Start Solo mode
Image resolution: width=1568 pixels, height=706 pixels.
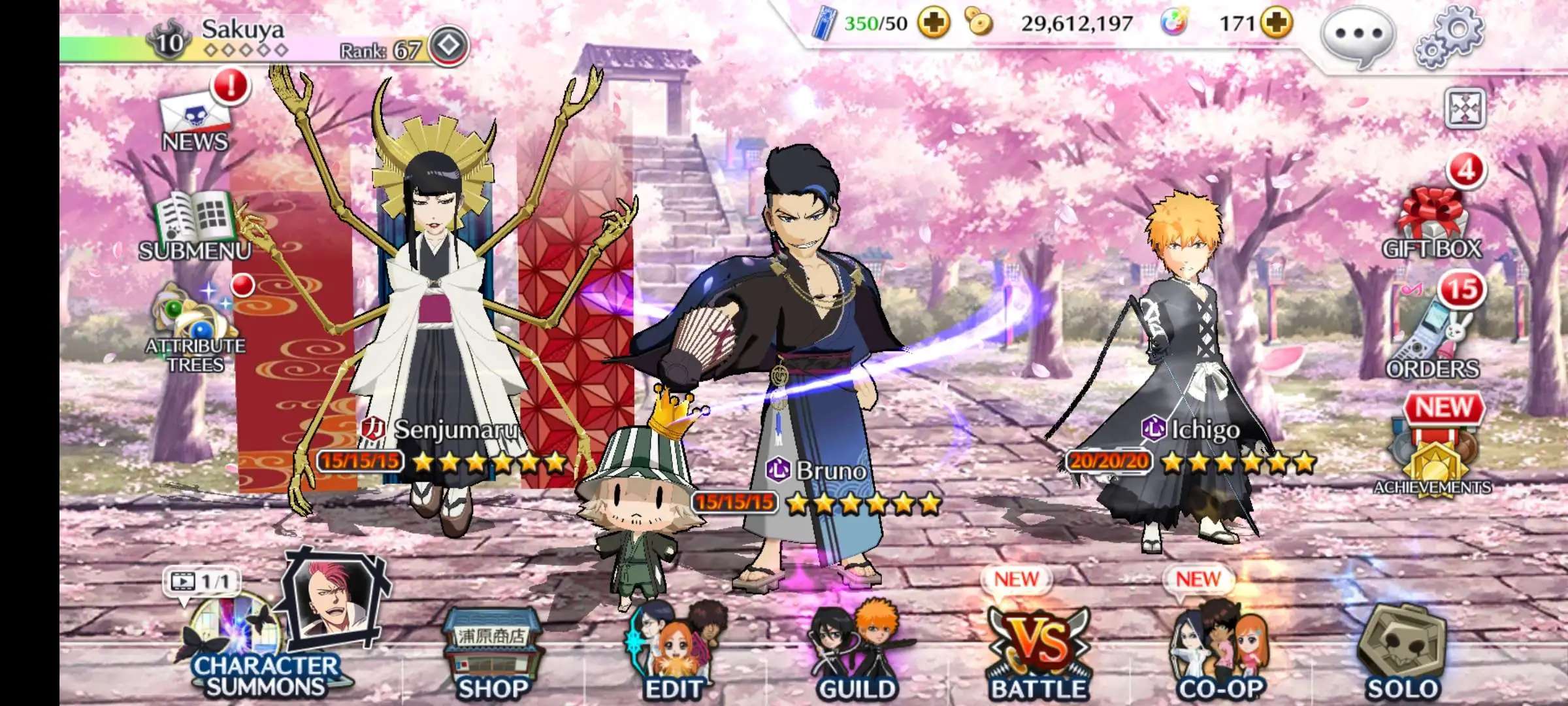click(x=1402, y=654)
